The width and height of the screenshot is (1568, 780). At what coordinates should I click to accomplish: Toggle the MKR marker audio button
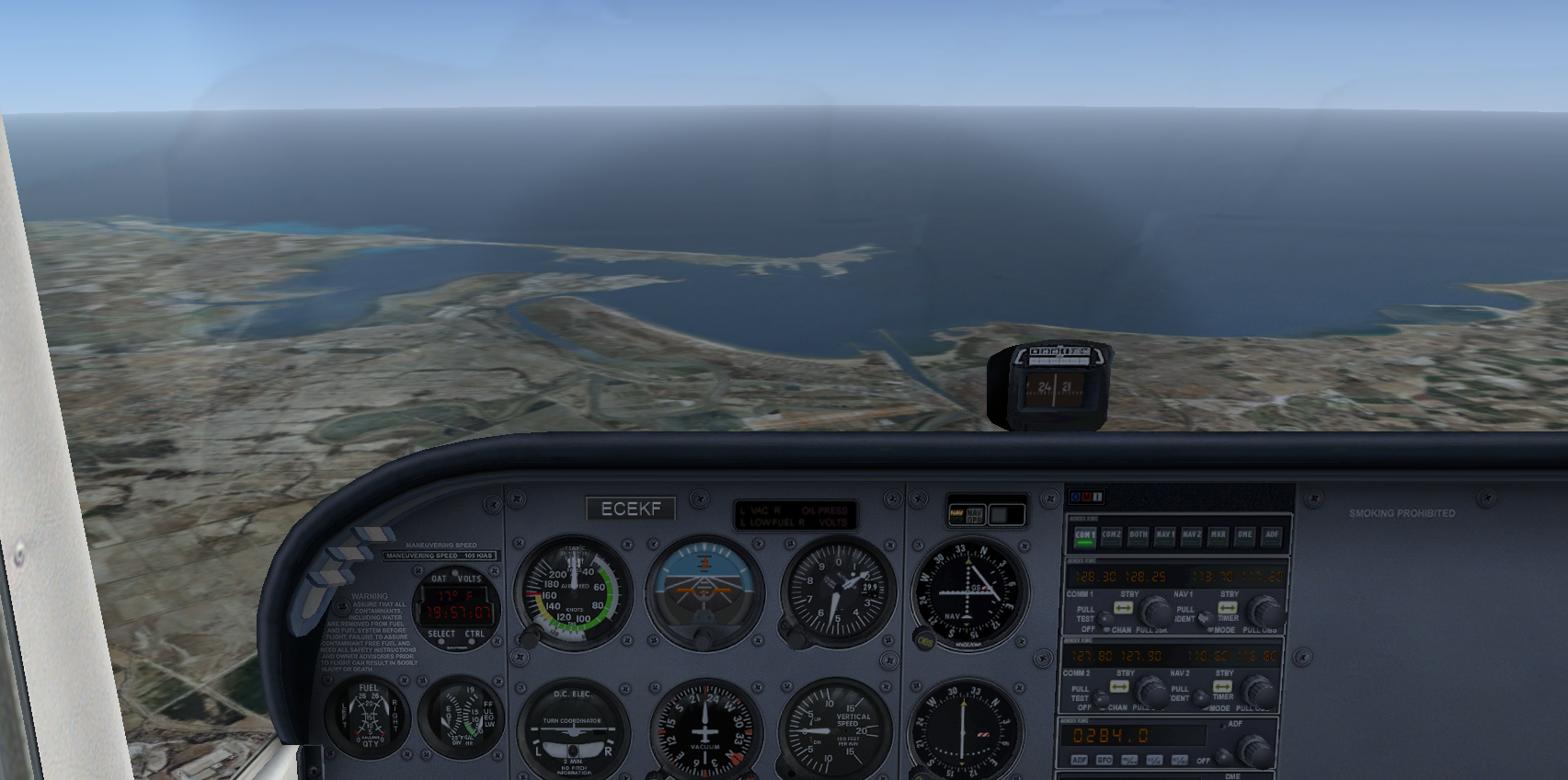(x=1219, y=536)
